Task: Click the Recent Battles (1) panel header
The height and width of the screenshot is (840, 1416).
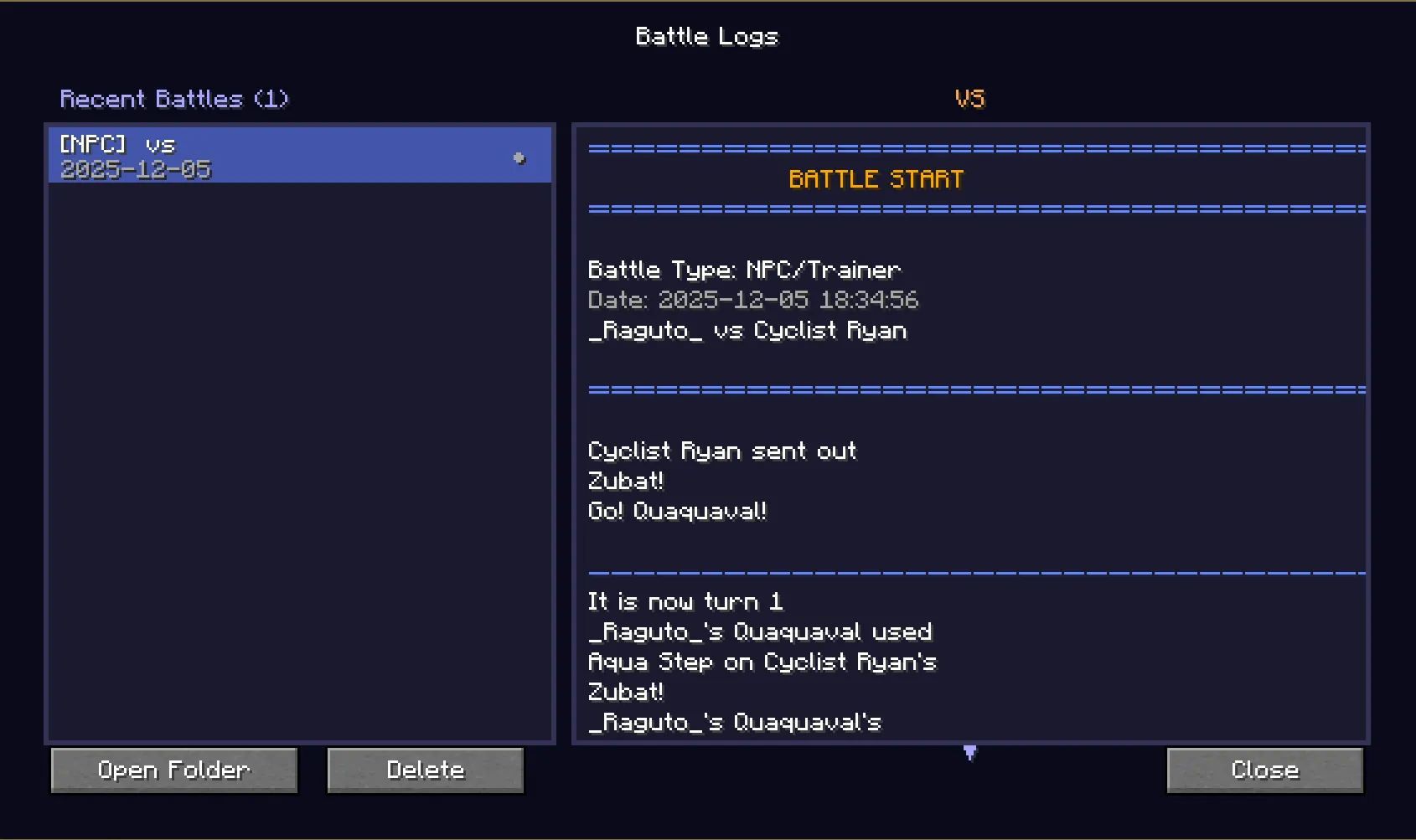Action: 175,98
